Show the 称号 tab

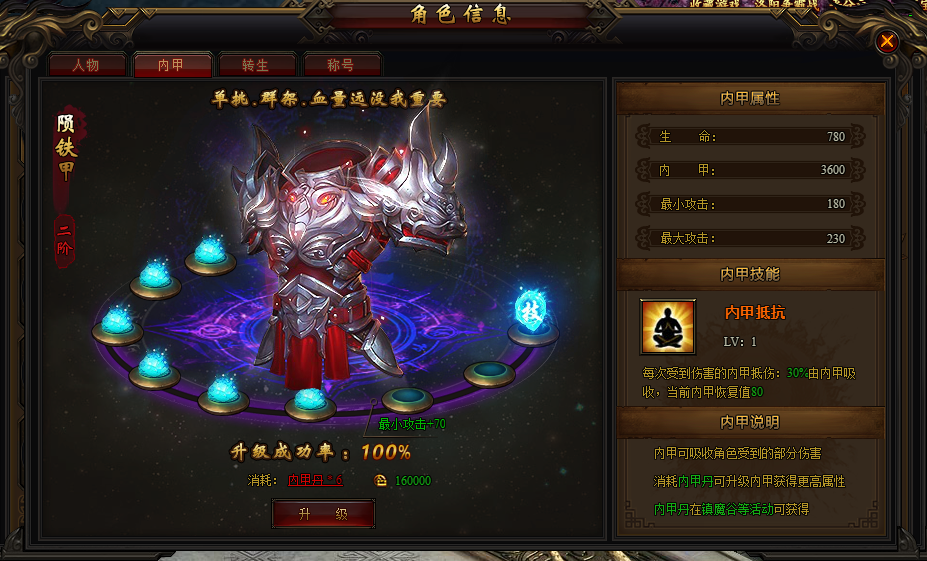[342, 65]
